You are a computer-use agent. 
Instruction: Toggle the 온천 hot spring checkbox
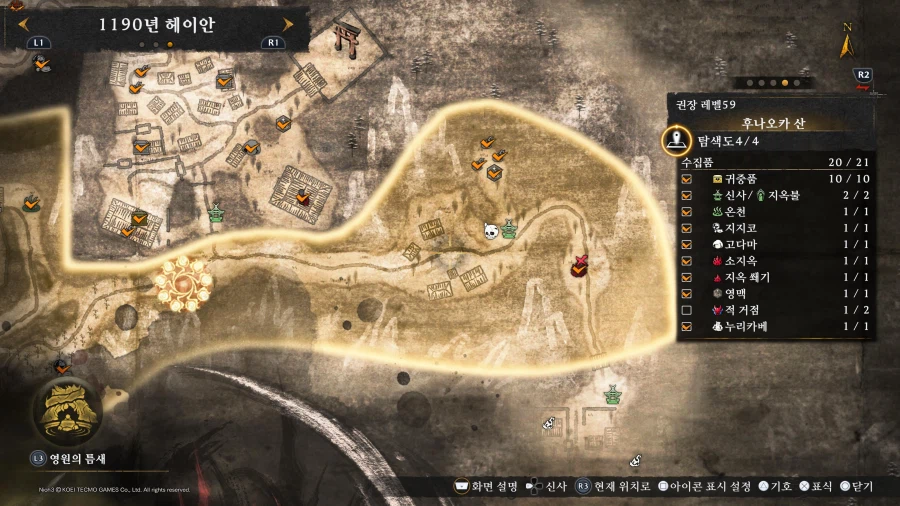coord(686,211)
